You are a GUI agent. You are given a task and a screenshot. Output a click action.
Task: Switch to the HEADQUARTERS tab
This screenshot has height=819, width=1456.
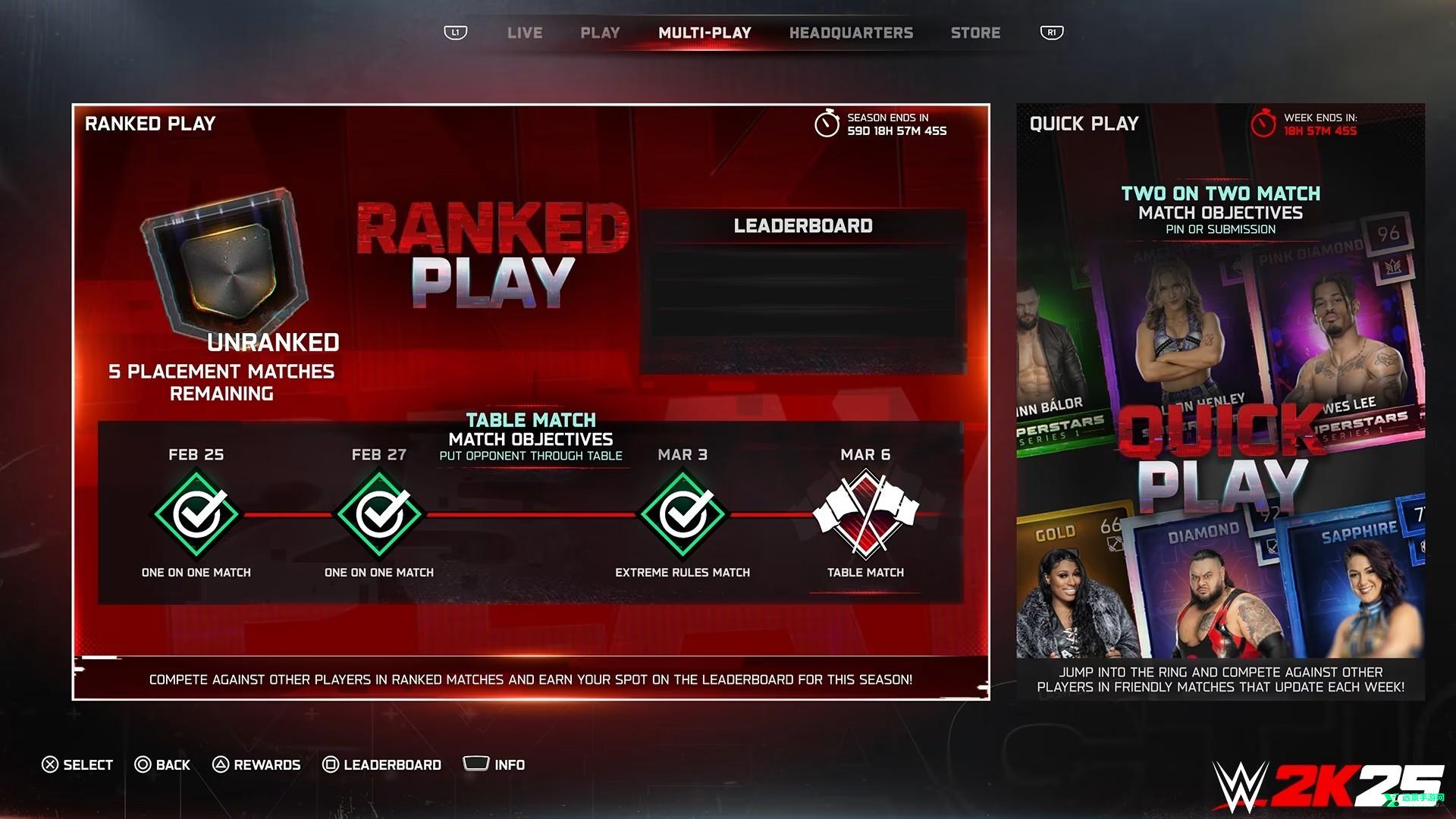tap(851, 33)
